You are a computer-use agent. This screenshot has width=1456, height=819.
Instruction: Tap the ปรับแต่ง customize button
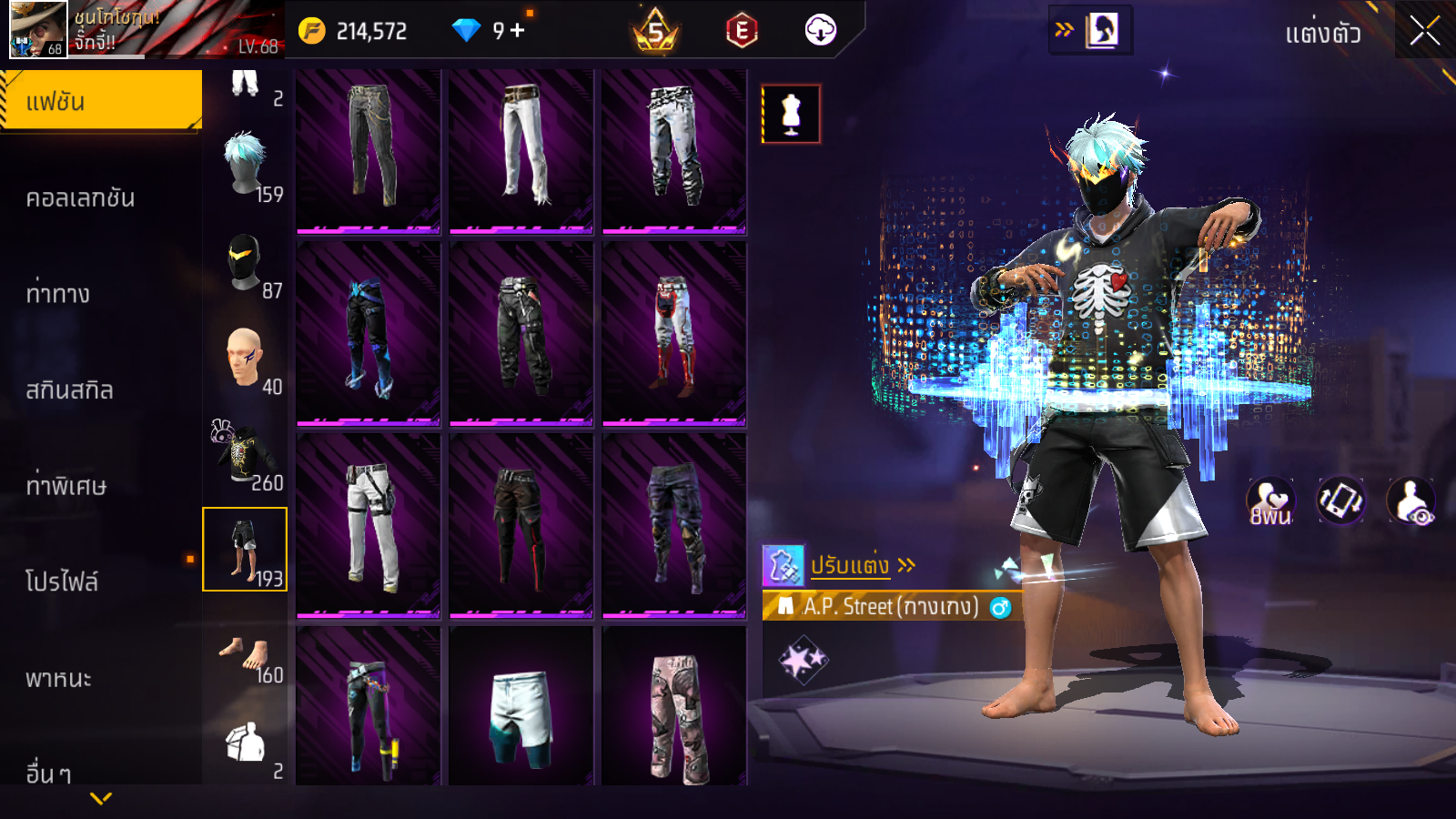tap(850, 566)
